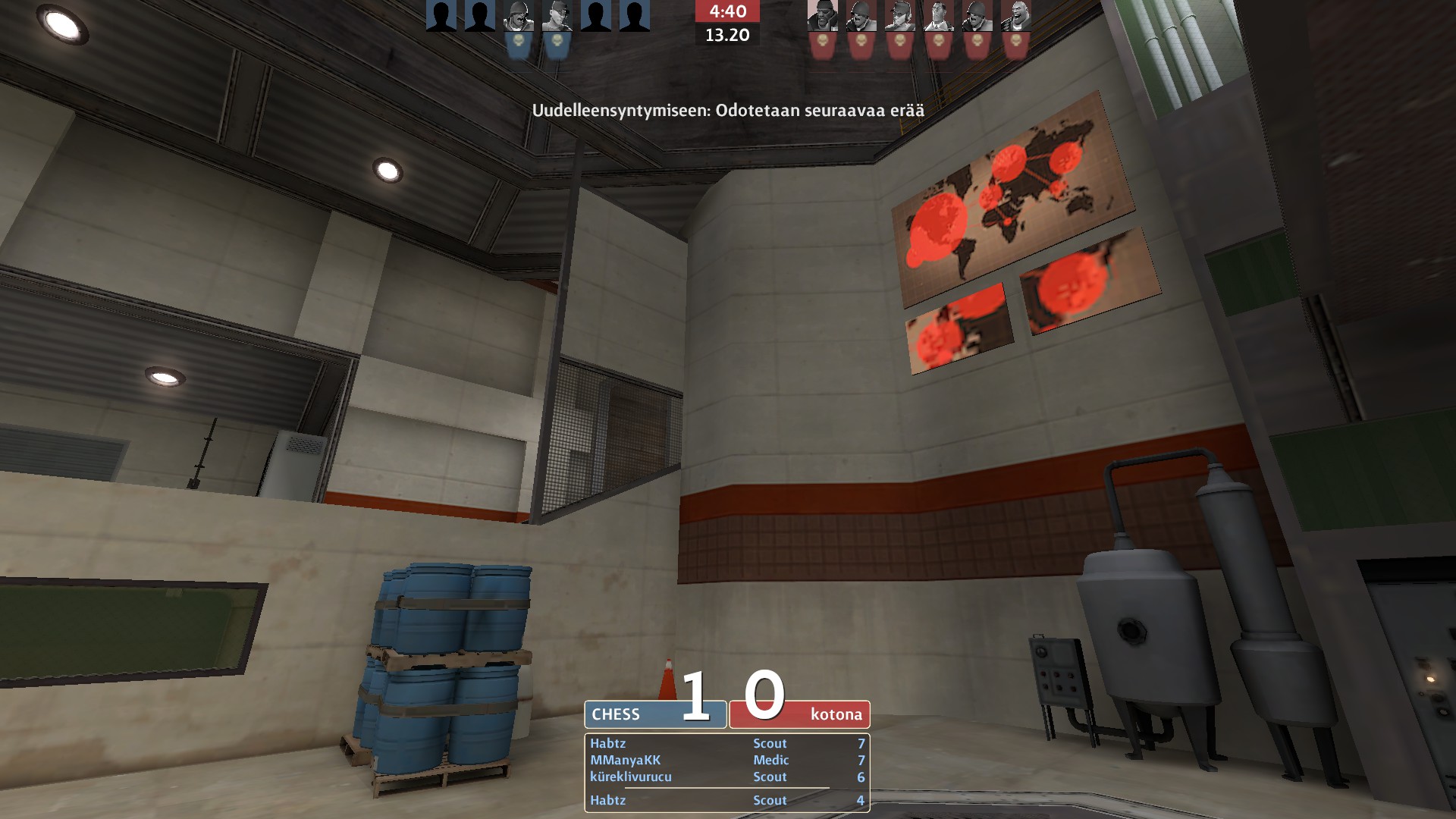Select the red team Scout portrait
Screen dimensions: 1456x819
coord(900,17)
